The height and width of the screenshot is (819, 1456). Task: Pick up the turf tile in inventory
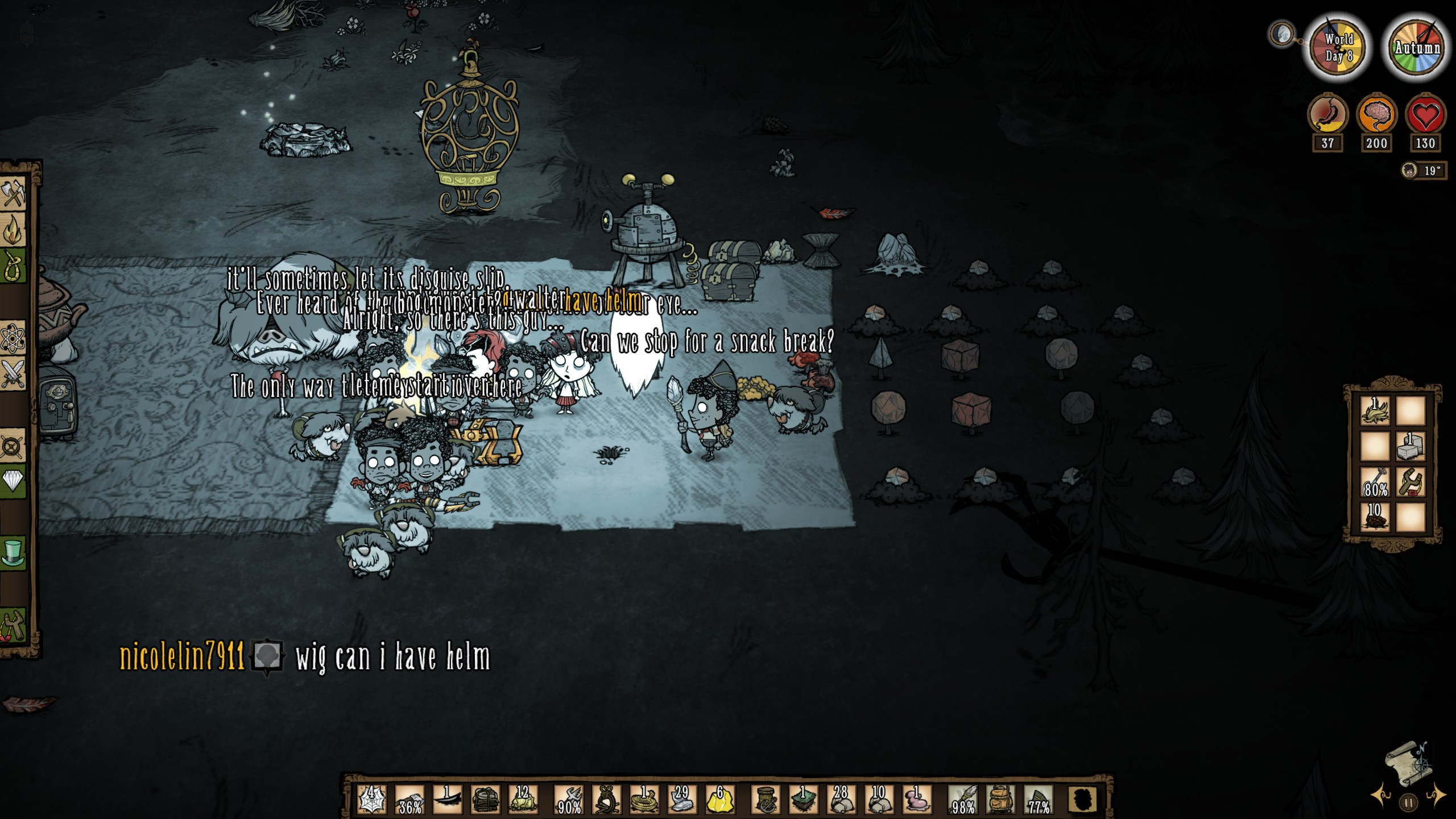coord(803,799)
